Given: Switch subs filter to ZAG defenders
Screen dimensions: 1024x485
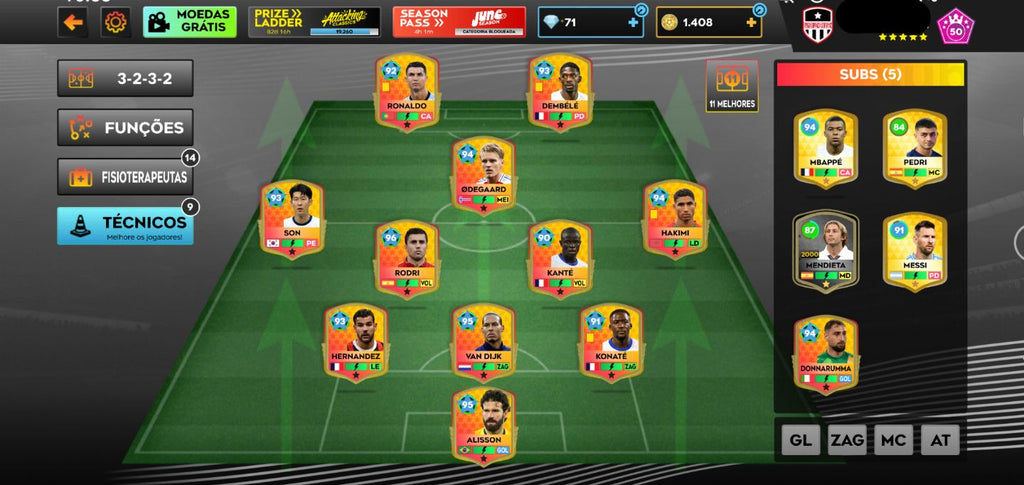Looking at the screenshot, I should point(847,439).
